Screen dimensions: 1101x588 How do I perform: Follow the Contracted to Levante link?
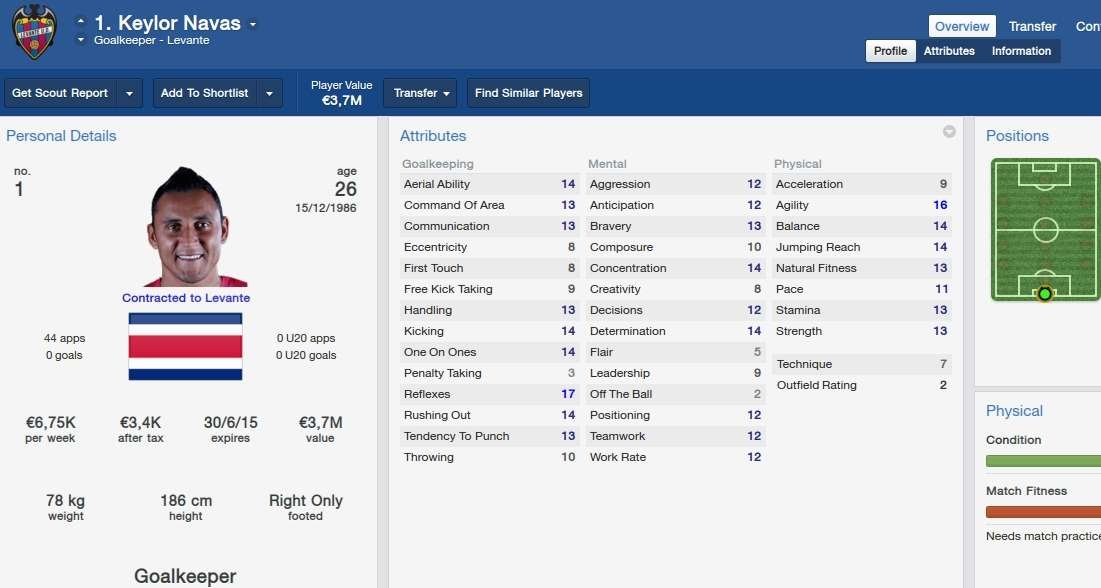pyautogui.click(x=186, y=298)
